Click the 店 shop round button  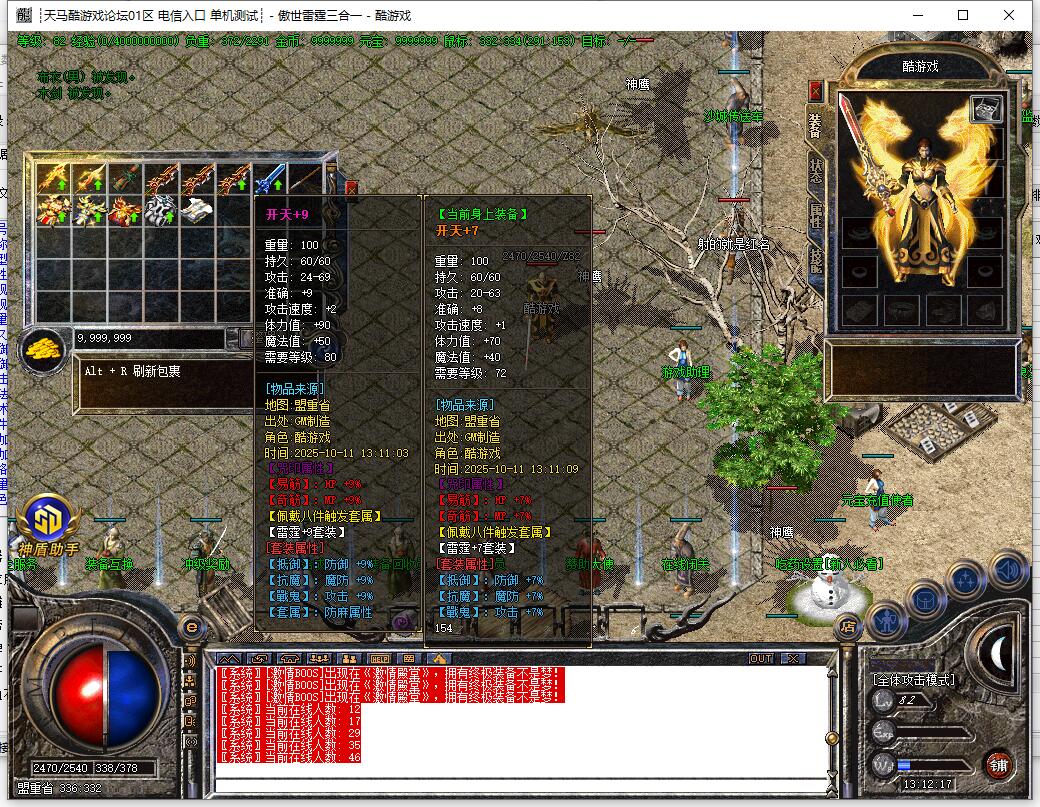847,627
